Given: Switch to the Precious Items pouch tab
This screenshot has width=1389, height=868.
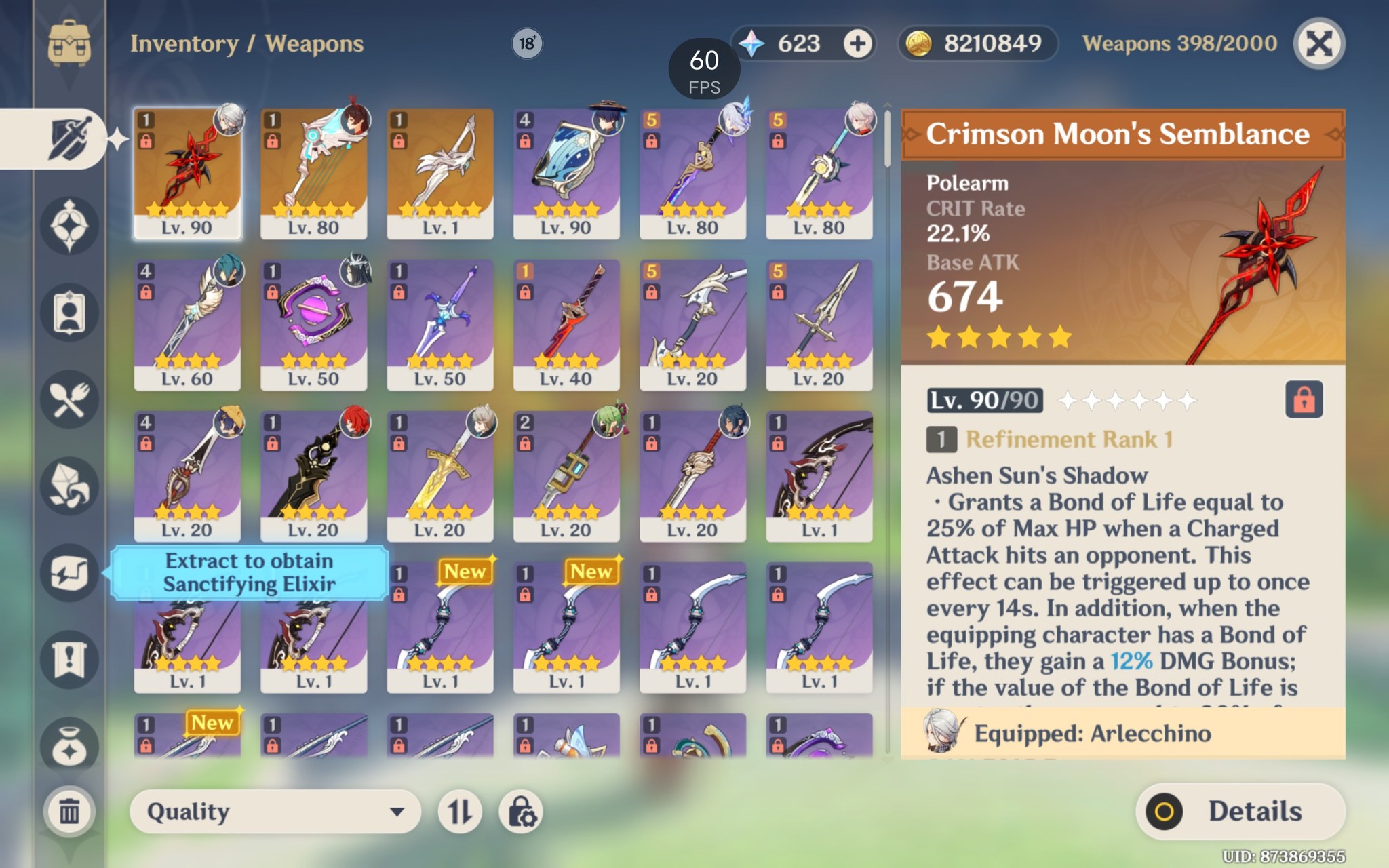Looking at the screenshot, I should click(x=69, y=747).
